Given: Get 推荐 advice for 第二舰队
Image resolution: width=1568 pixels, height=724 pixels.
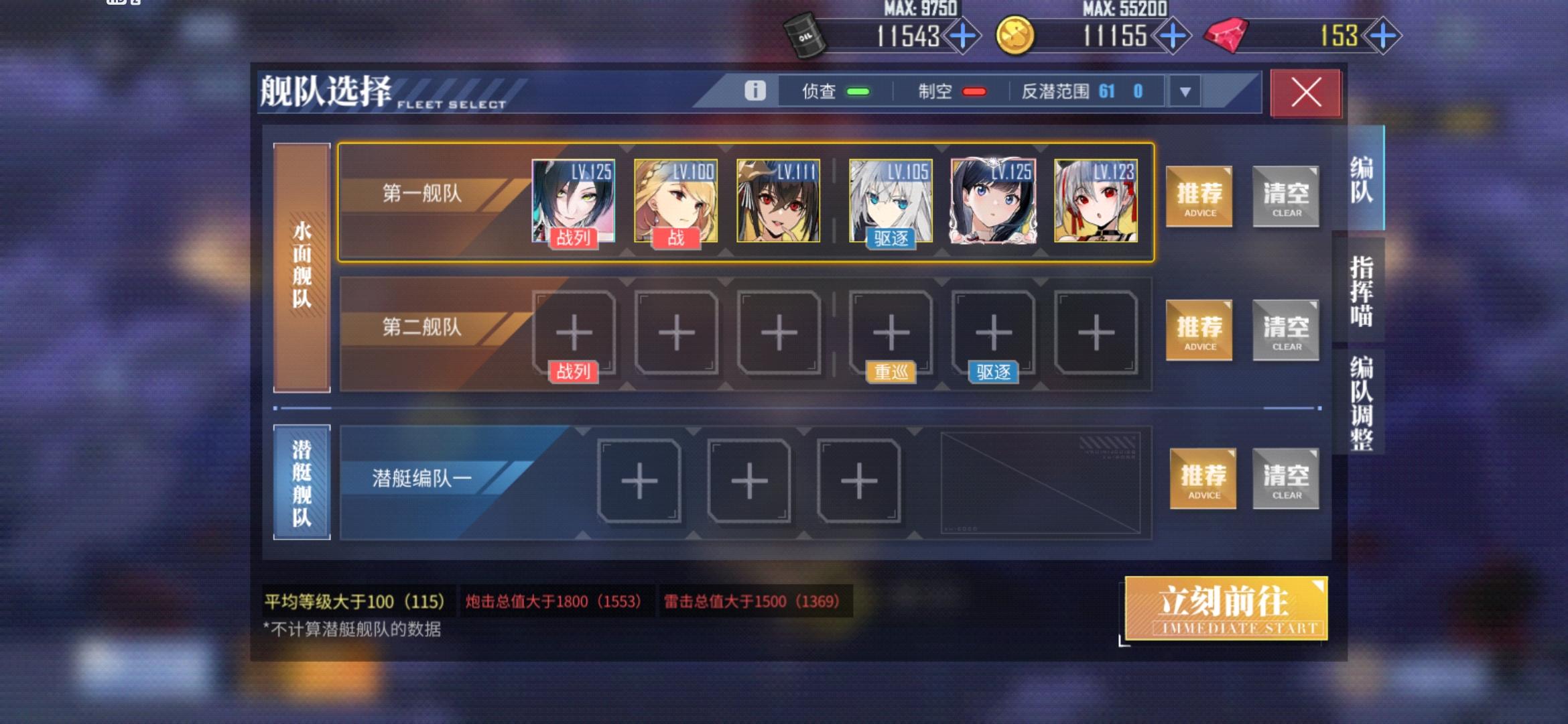Looking at the screenshot, I should 1199,331.
